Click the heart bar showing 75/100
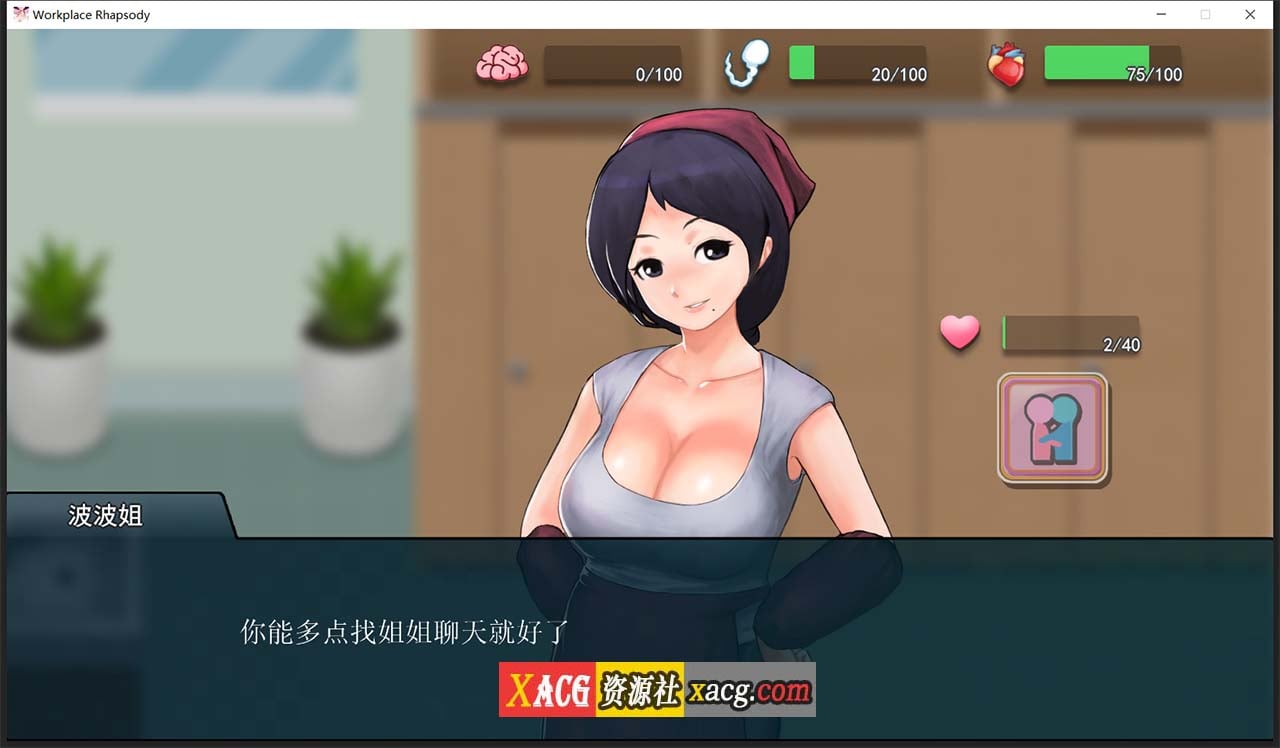The width and height of the screenshot is (1280, 748). click(1113, 64)
